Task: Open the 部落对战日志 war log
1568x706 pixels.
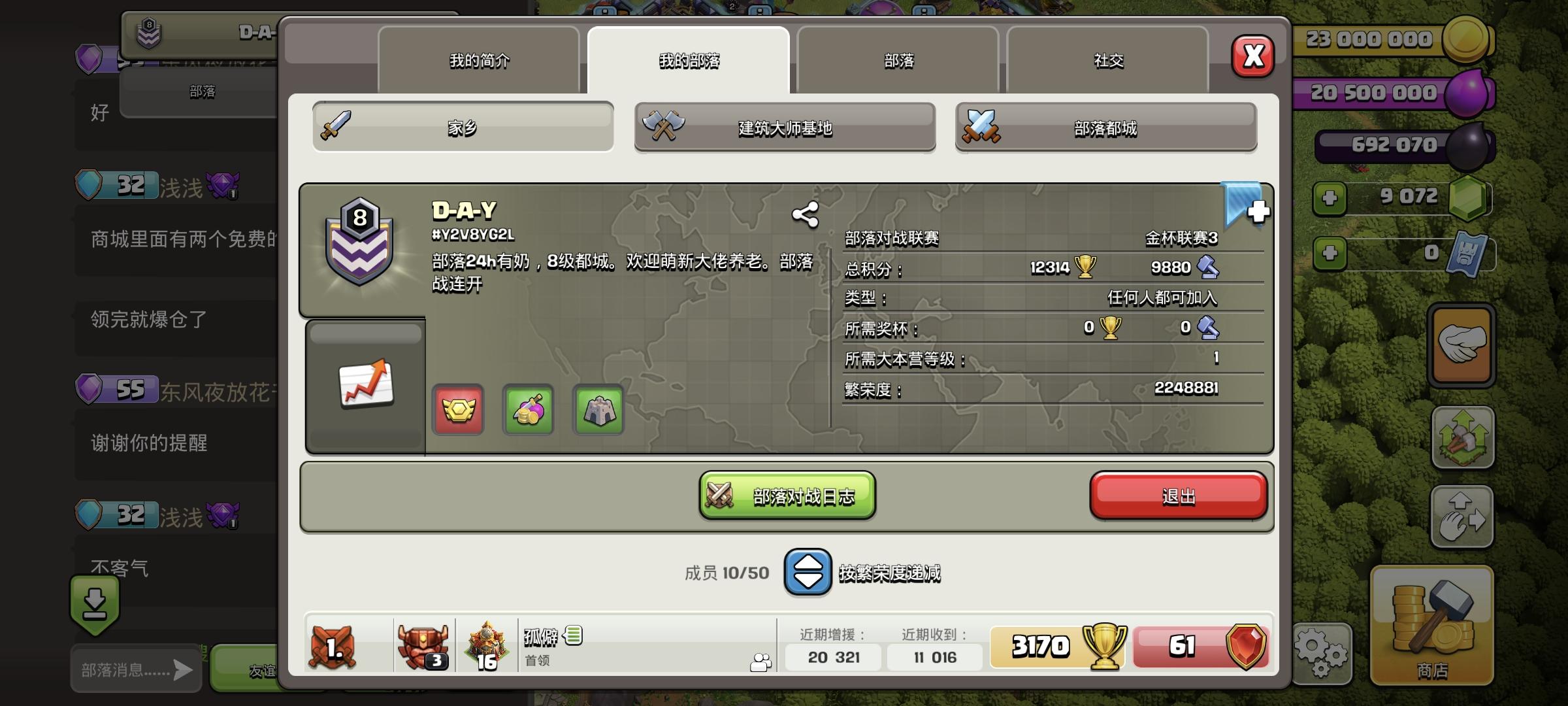Action: tap(786, 497)
